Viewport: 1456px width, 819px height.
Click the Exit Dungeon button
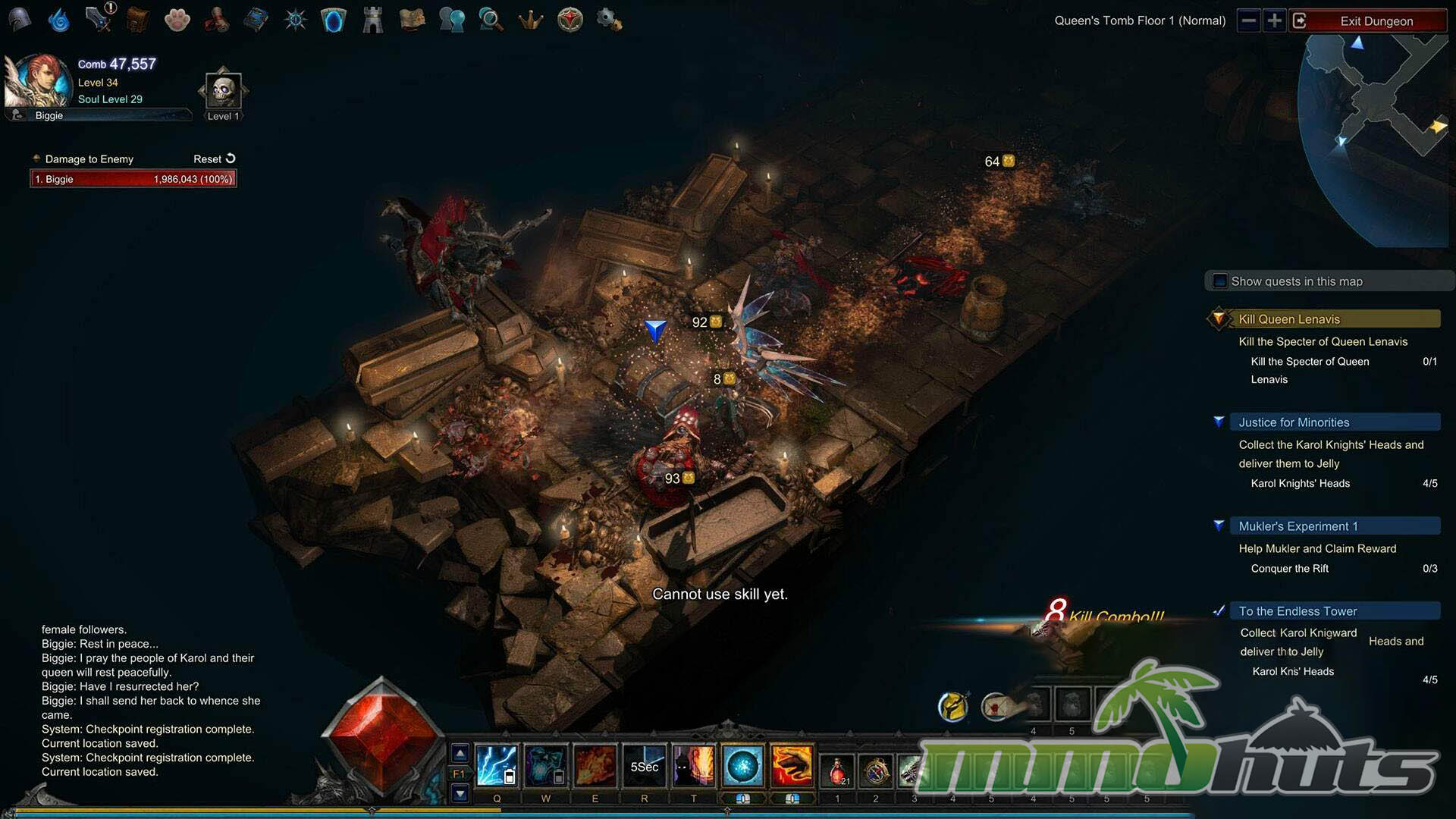pos(1376,21)
